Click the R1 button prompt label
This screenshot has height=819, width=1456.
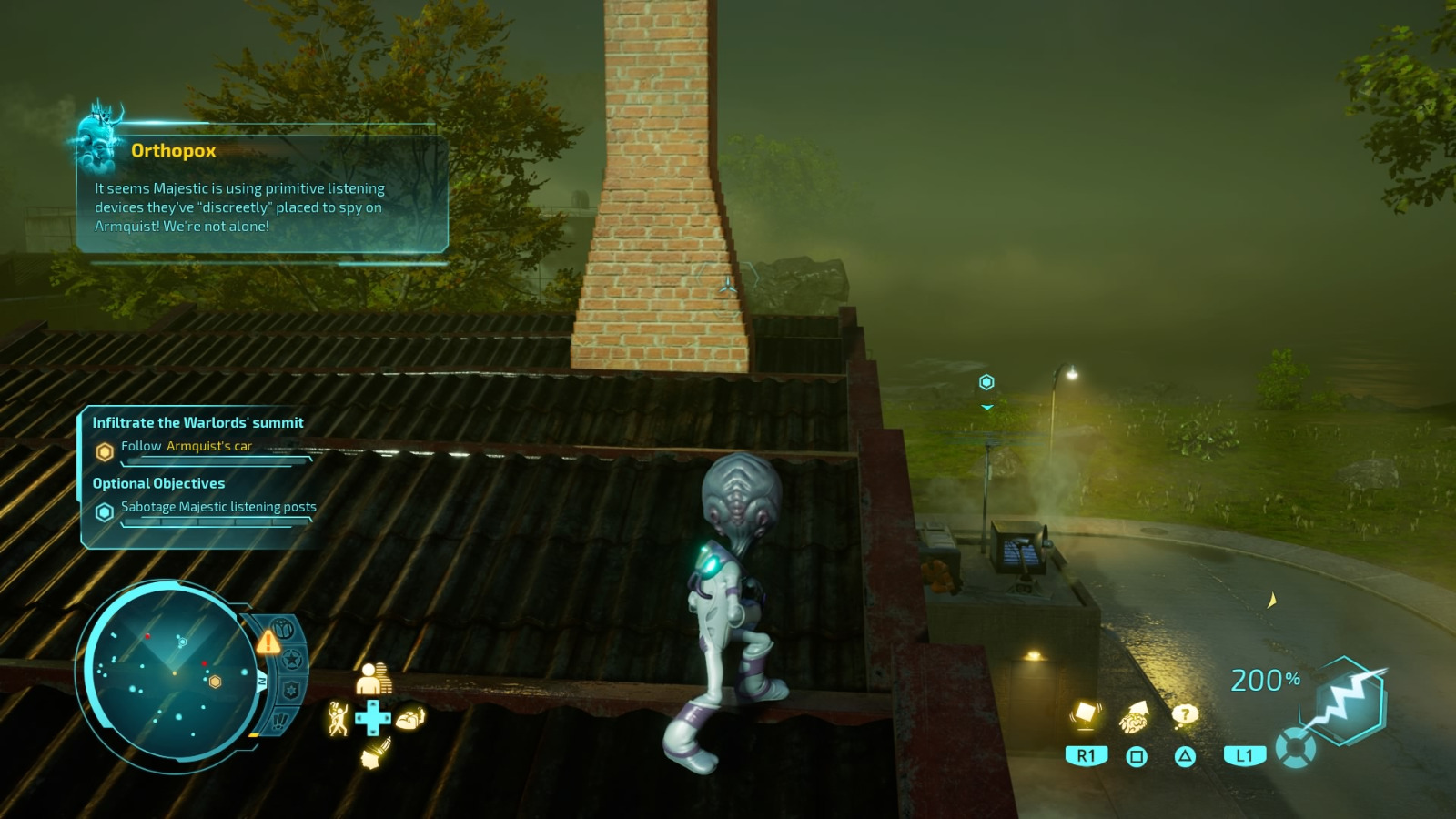coord(1085,756)
